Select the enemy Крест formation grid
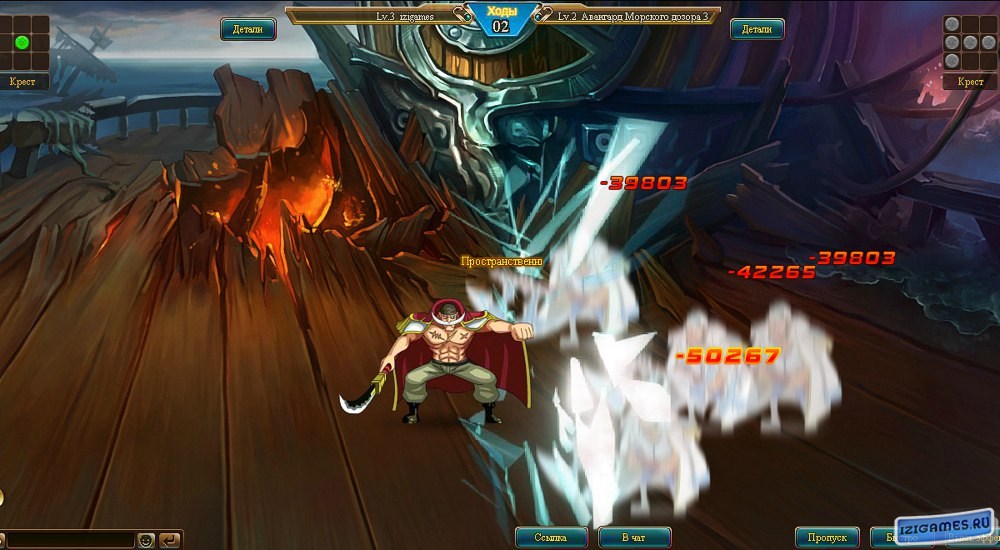The image size is (1000, 550). tap(969, 44)
